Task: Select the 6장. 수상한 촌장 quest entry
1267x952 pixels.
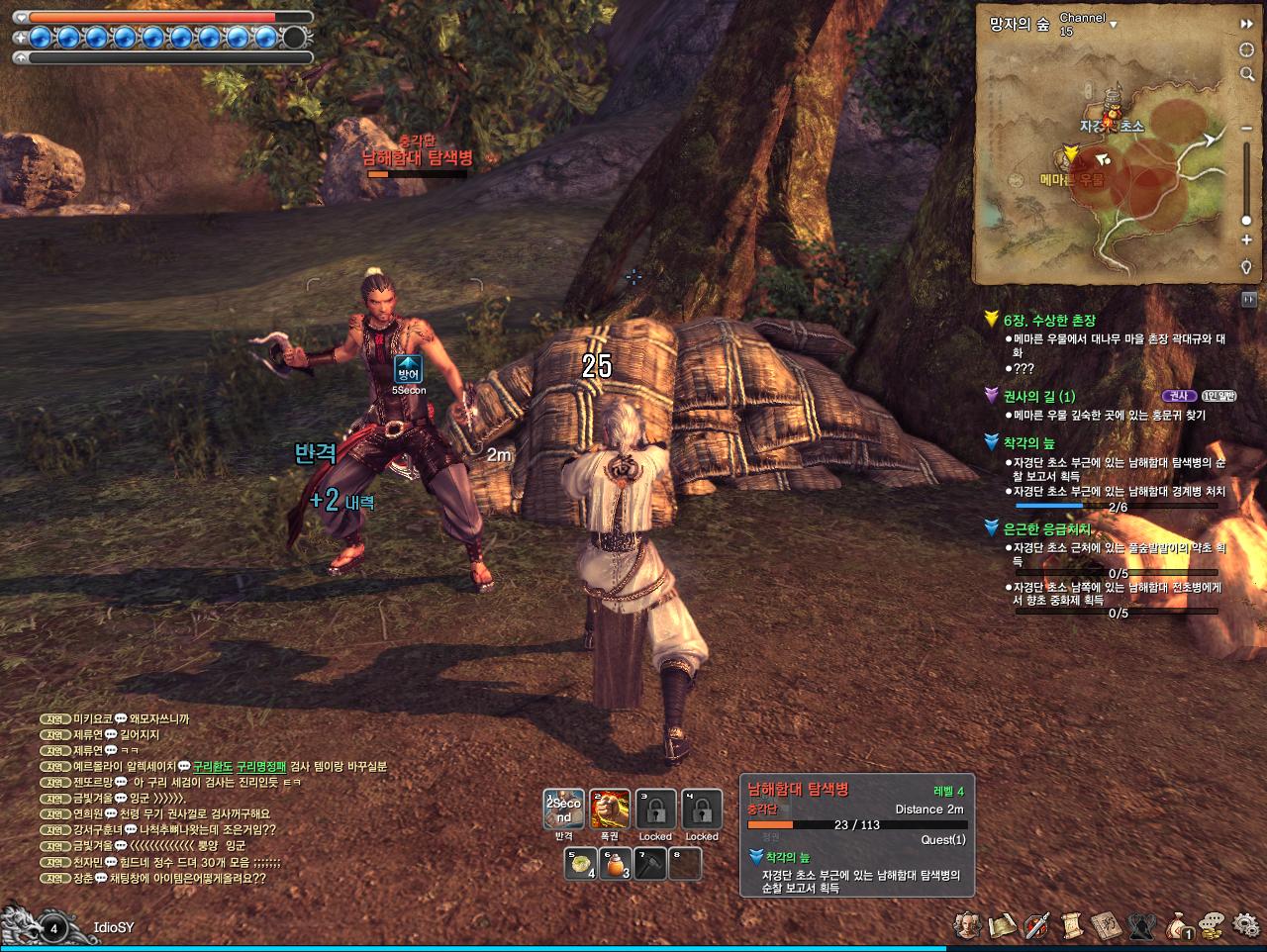Action: point(1049,321)
